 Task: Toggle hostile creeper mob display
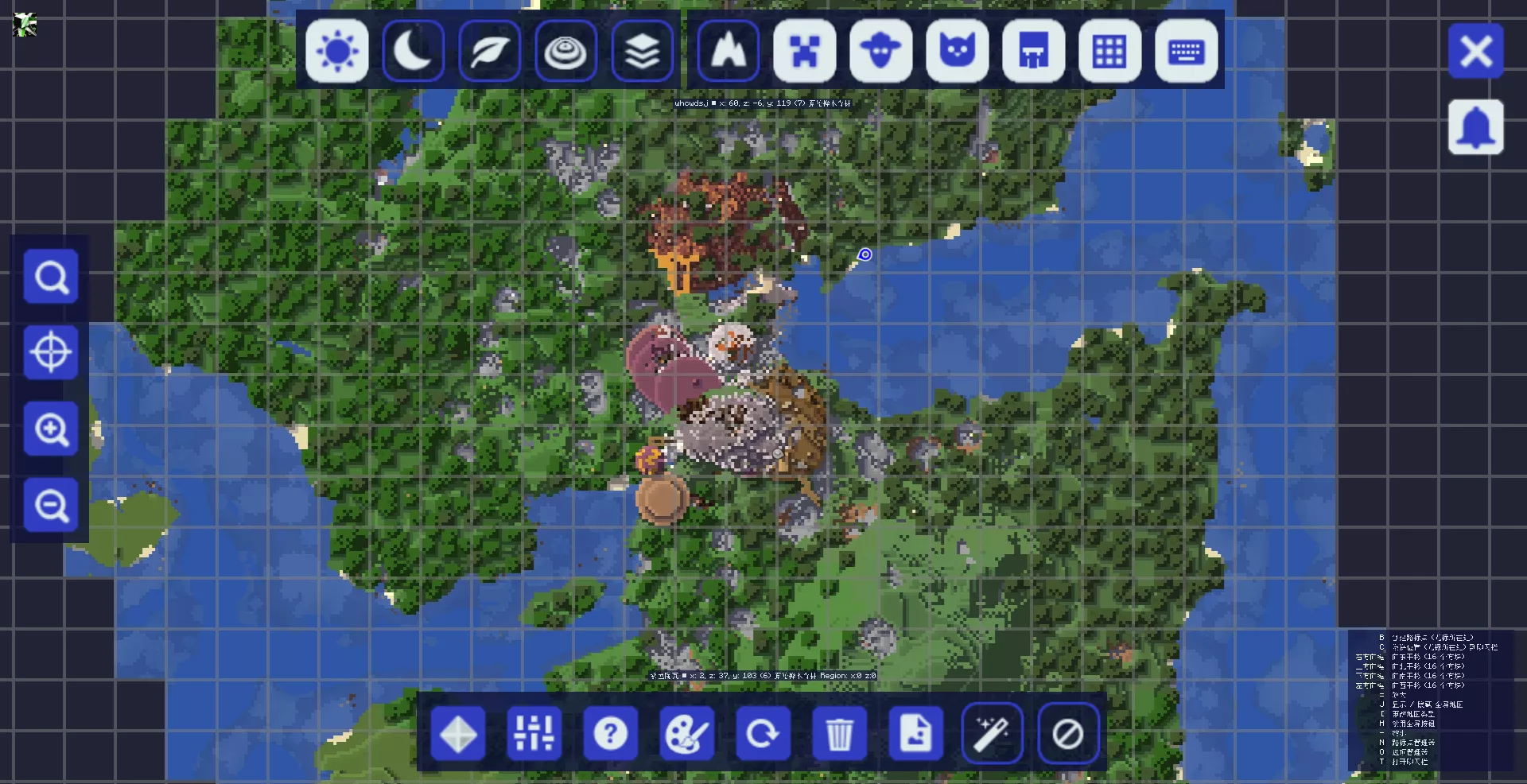click(805, 52)
